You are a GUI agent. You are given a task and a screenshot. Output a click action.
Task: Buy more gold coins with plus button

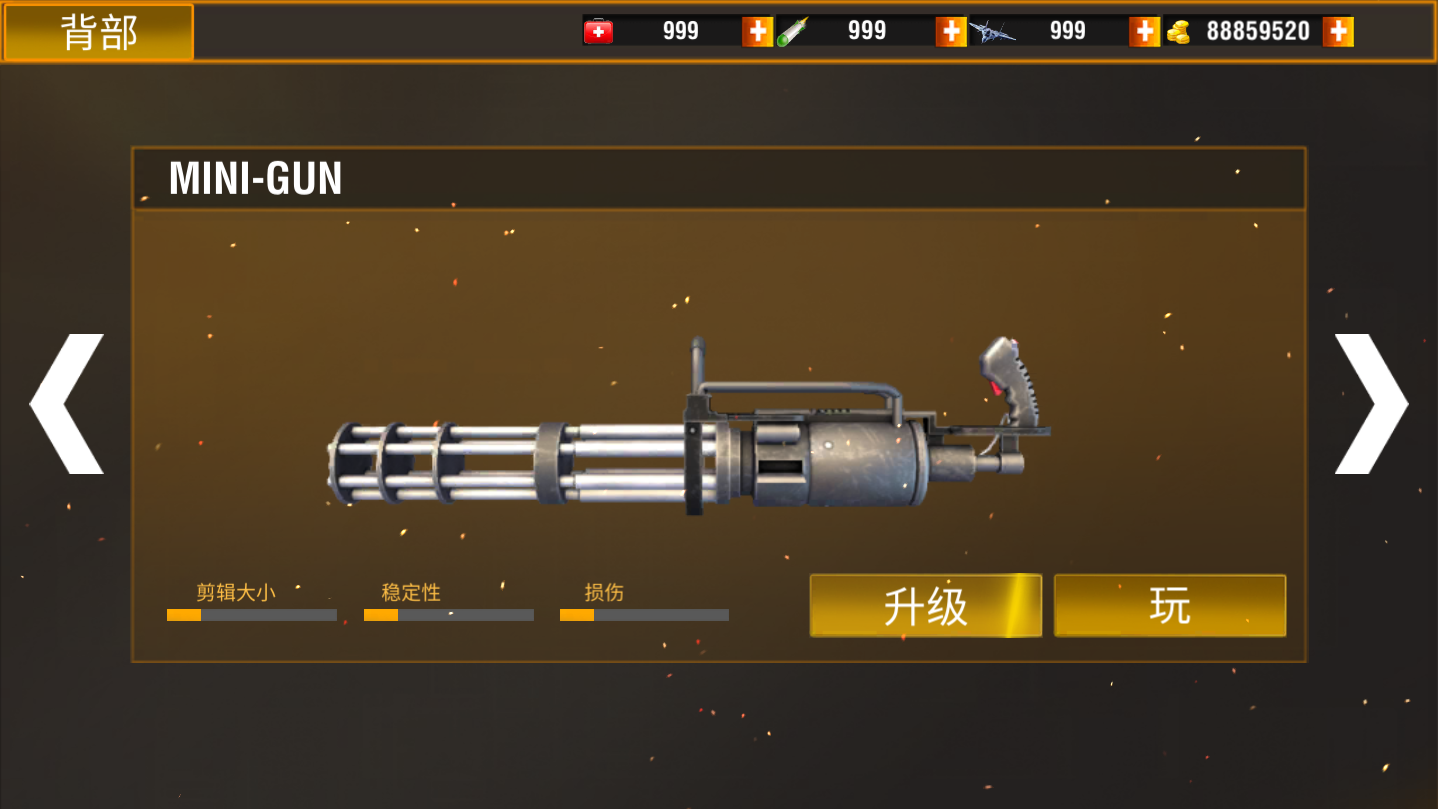[x=1337, y=31]
